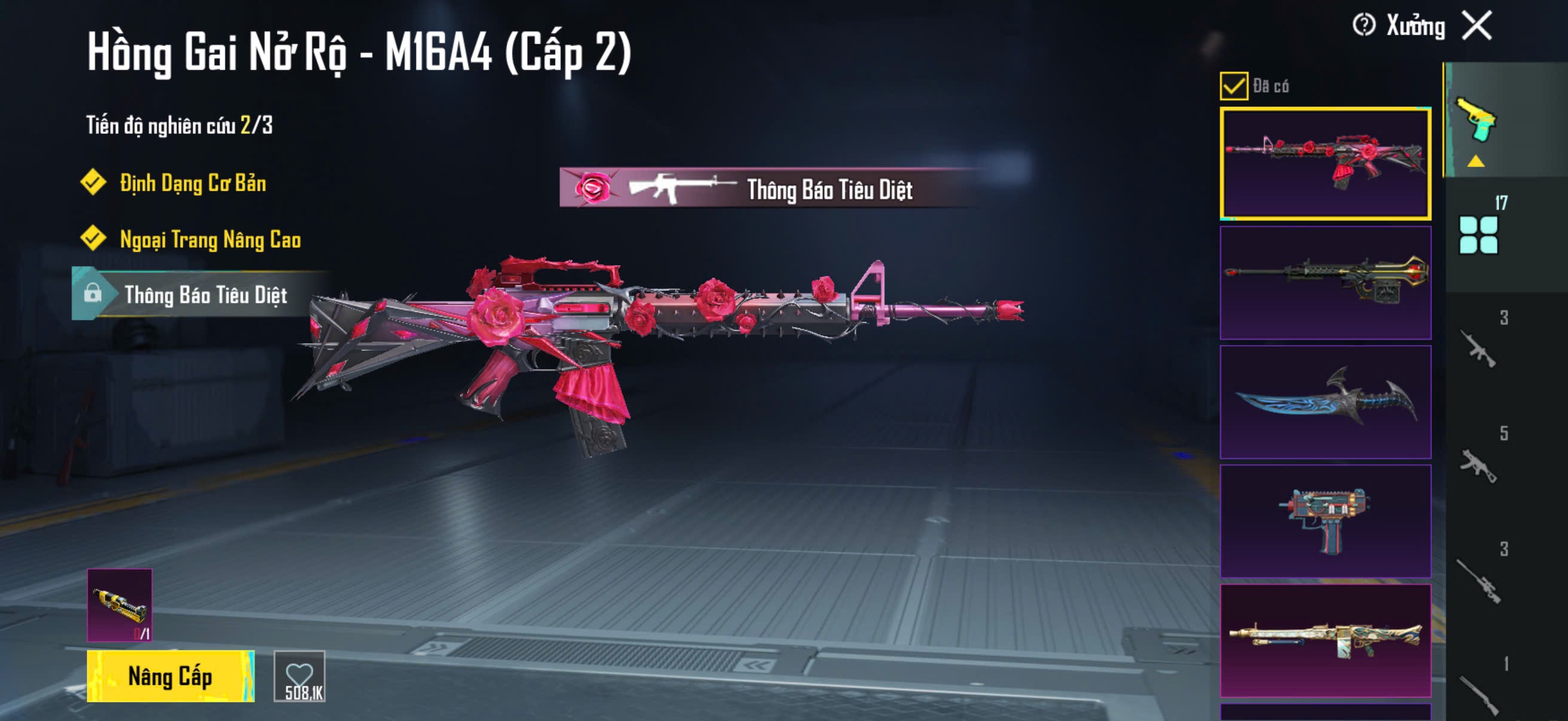Pick the red and teal UZI skin
Image resolution: width=1568 pixels, height=721 pixels.
pos(1325,521)
